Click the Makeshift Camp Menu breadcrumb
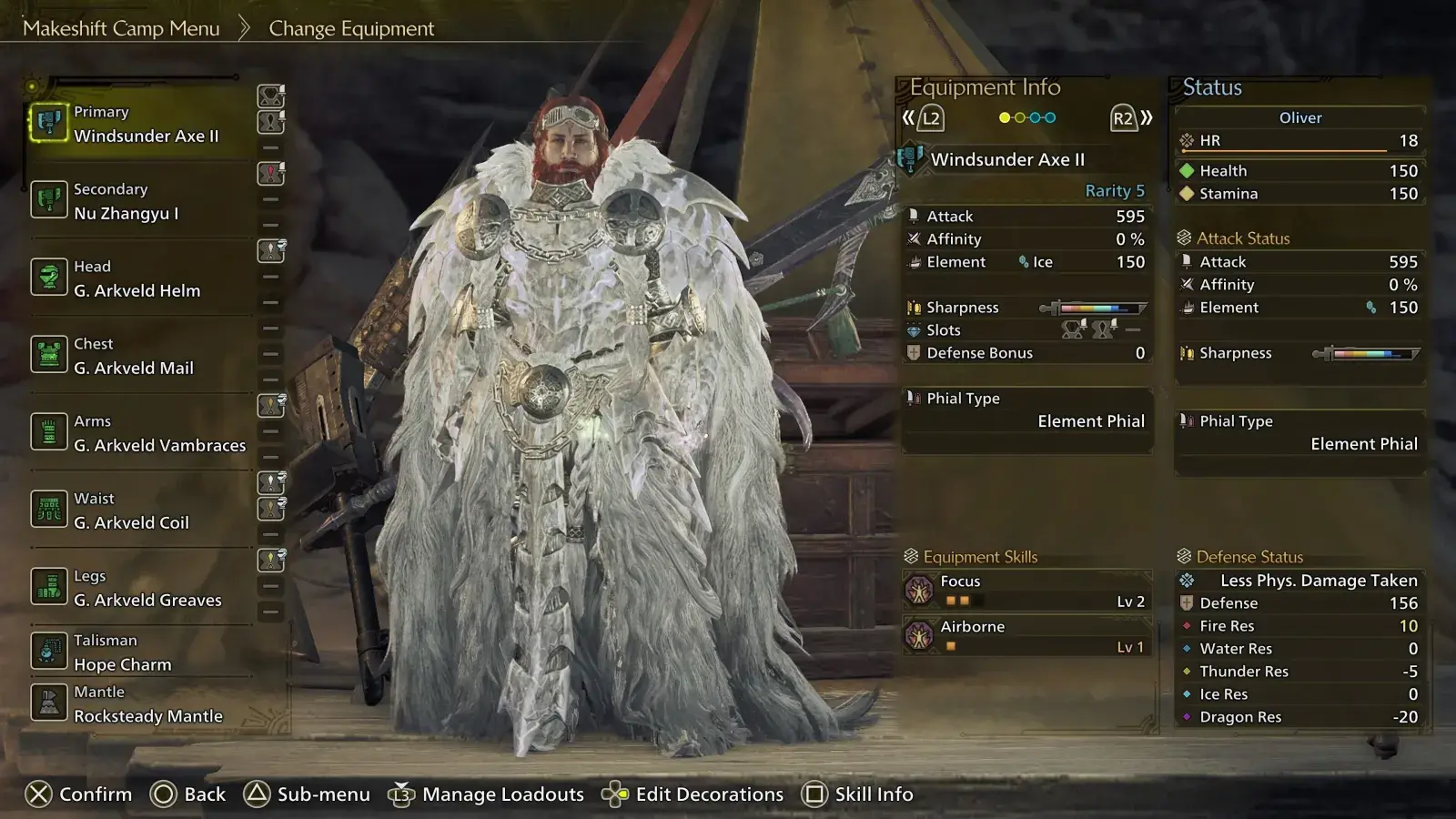This screenshot has width=1456, height=819. click(122, 28)
